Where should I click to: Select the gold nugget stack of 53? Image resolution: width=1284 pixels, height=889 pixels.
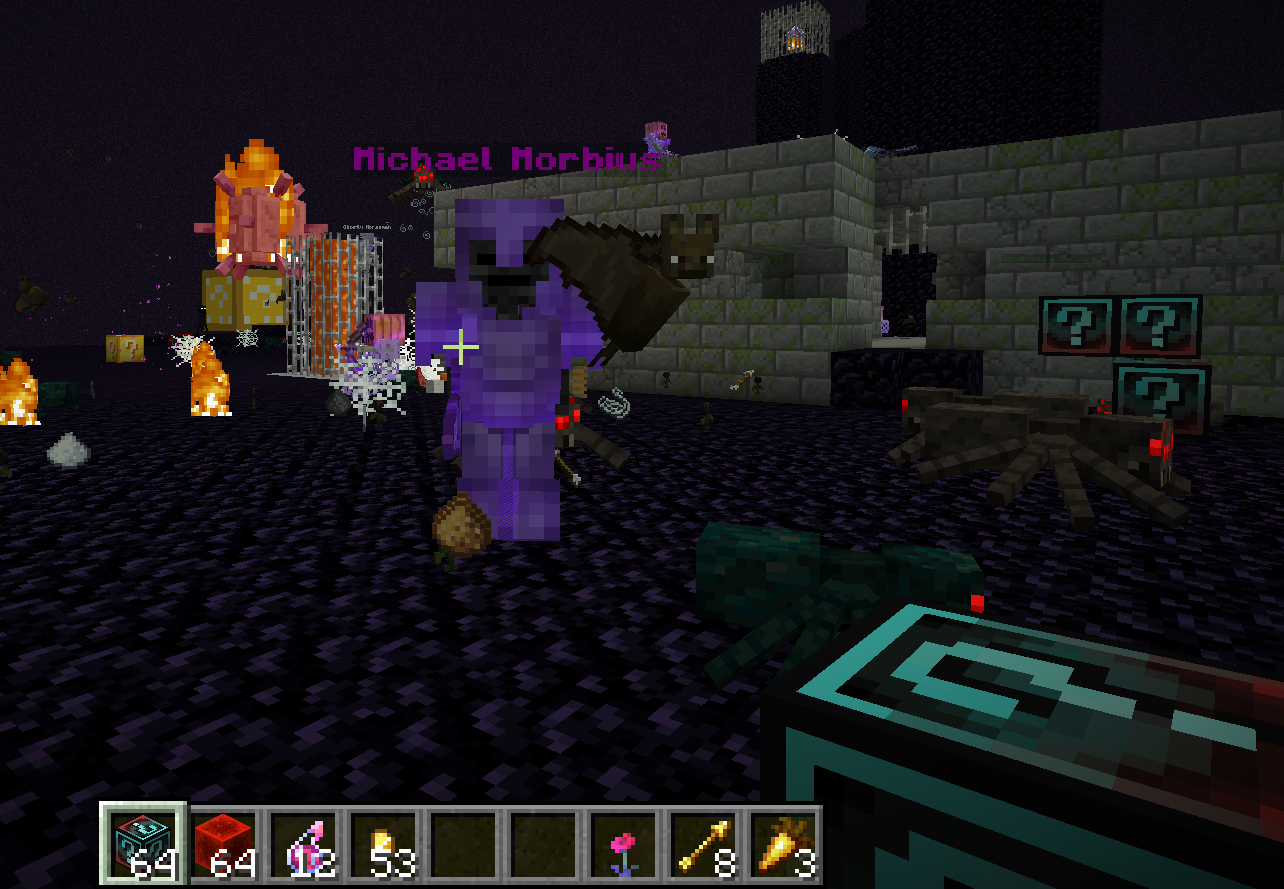click(383, 844)
